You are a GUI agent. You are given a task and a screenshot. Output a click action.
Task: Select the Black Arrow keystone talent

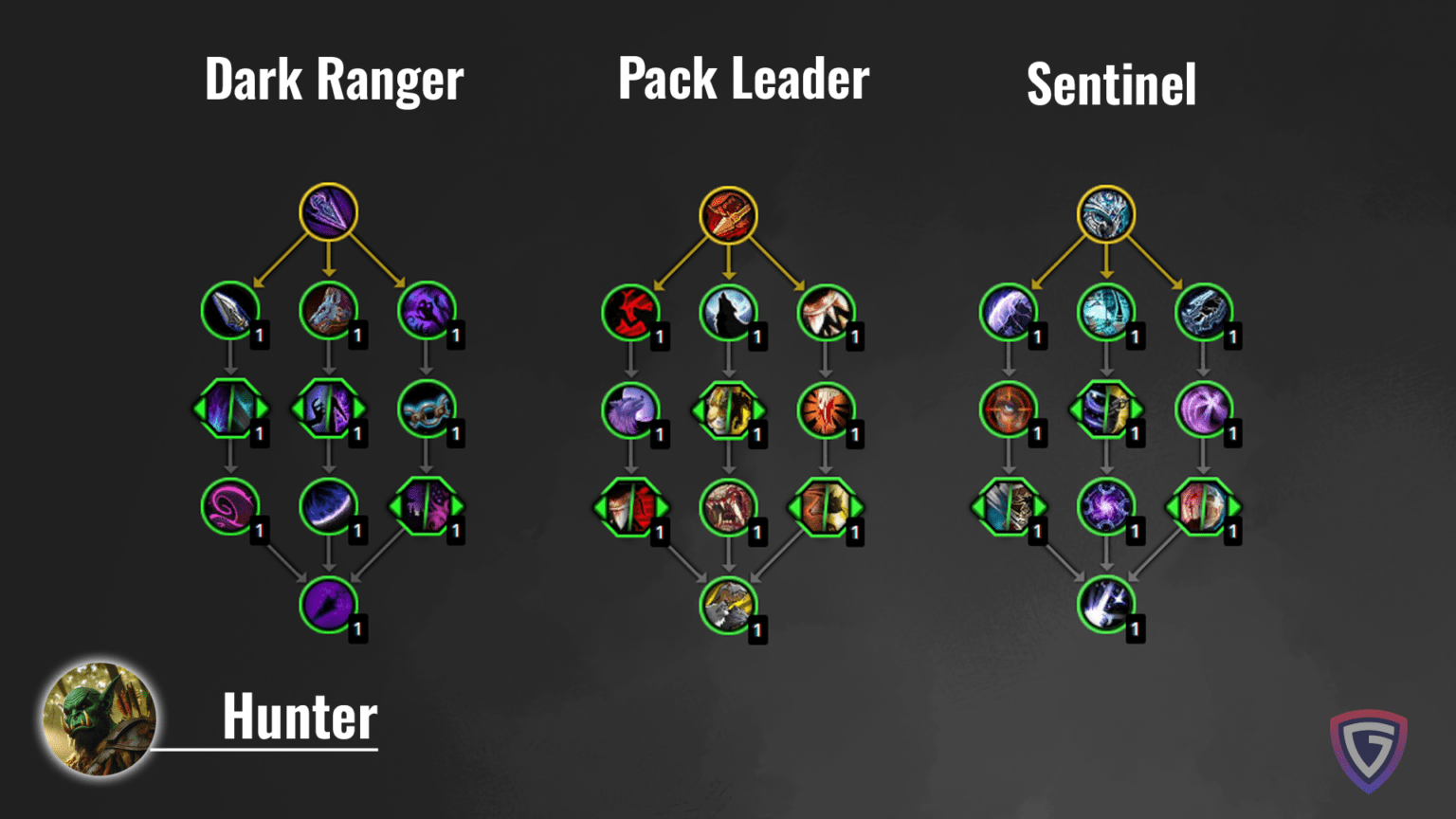coord(327,212)
